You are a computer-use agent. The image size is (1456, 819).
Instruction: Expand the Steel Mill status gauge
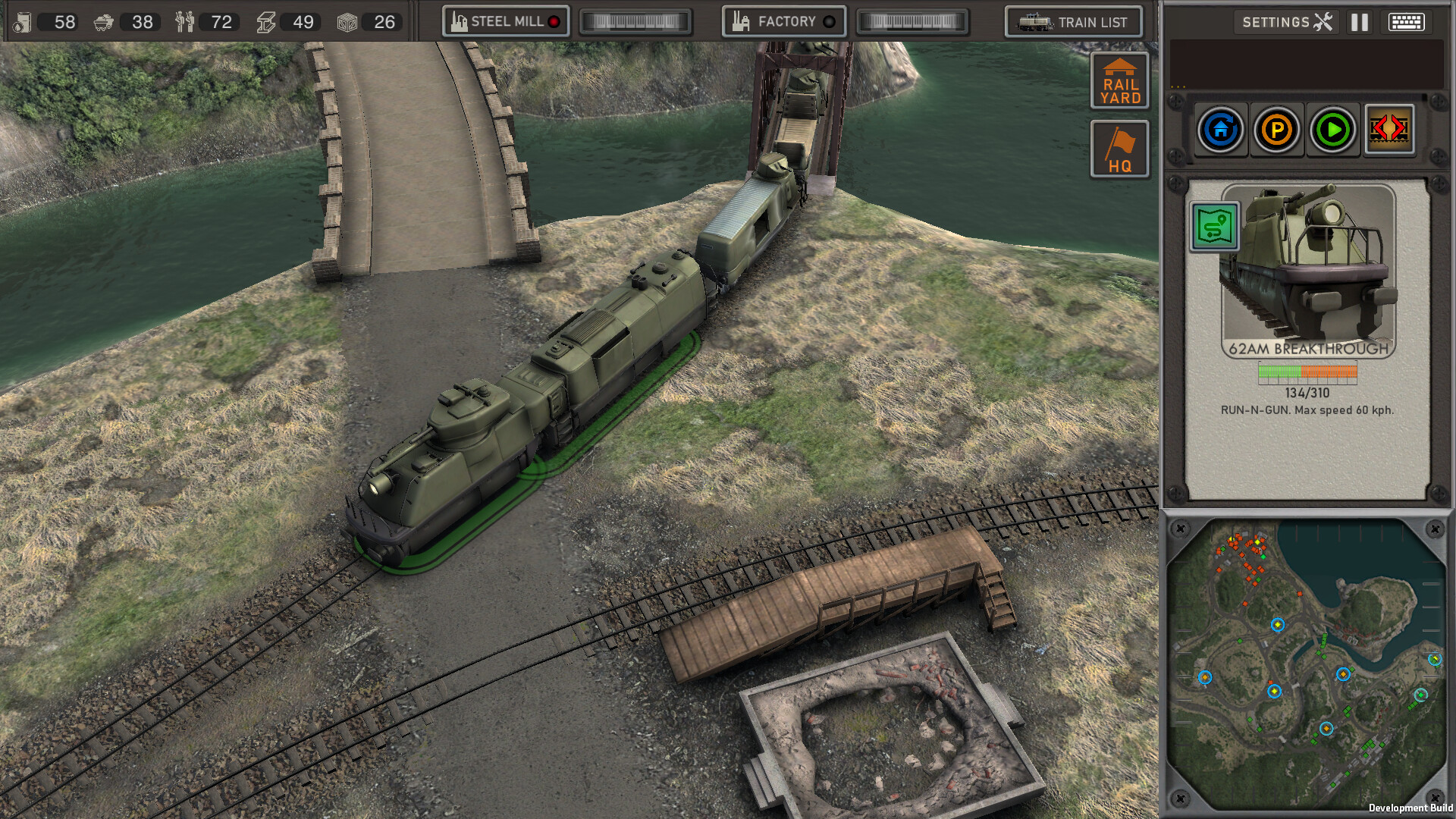[635, 21]
